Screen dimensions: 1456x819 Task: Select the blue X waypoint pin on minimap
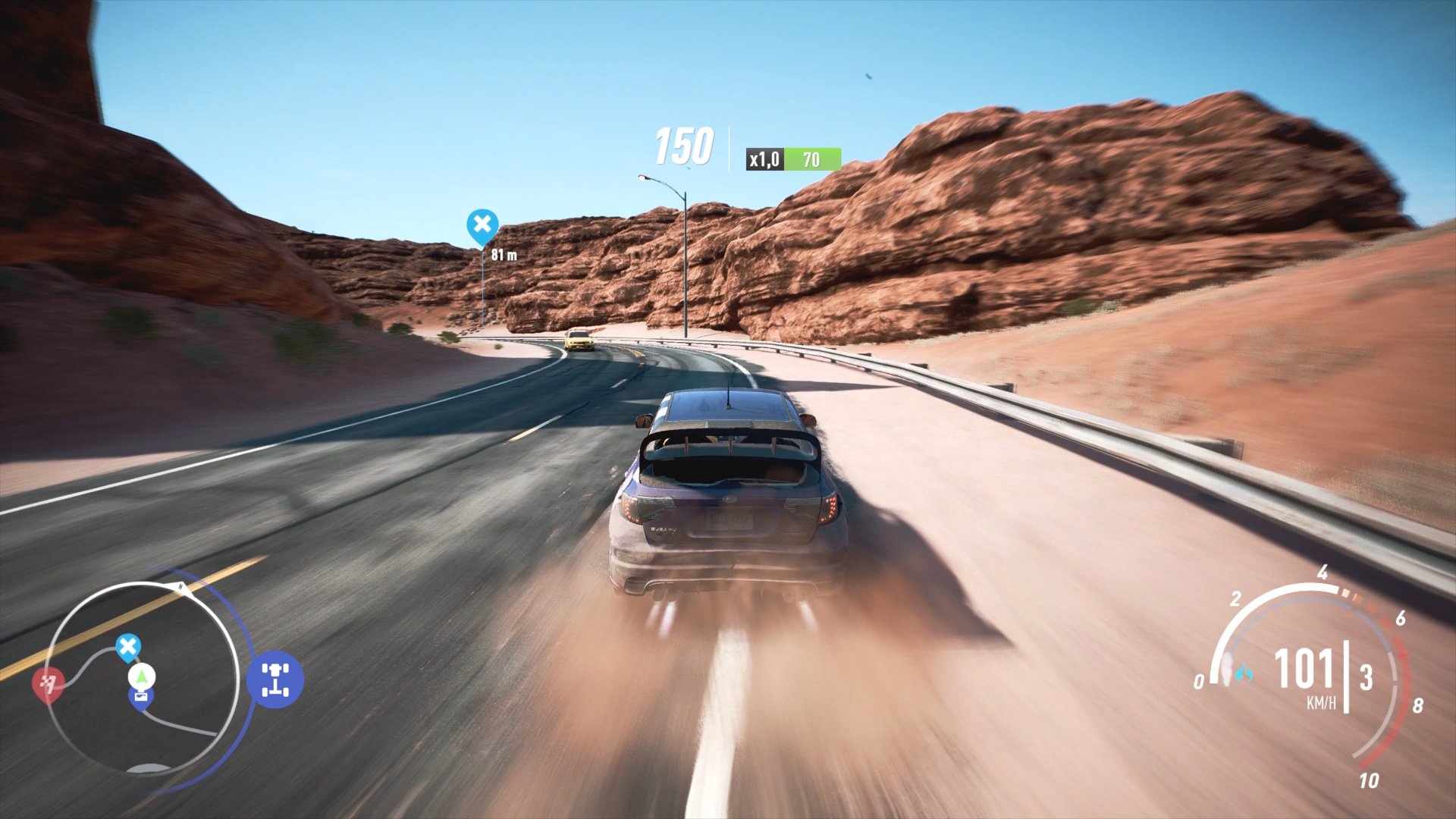pyautogui.click(x=129, y=645)
